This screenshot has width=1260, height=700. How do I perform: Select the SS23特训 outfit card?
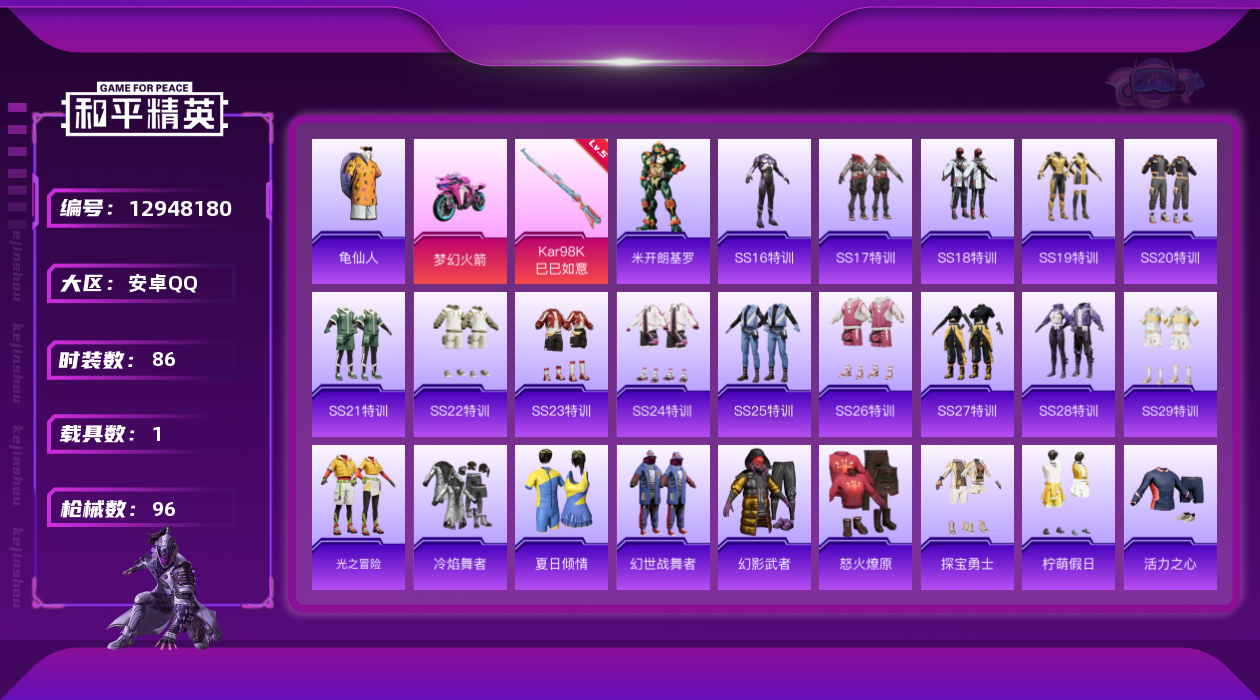[561, 364]
